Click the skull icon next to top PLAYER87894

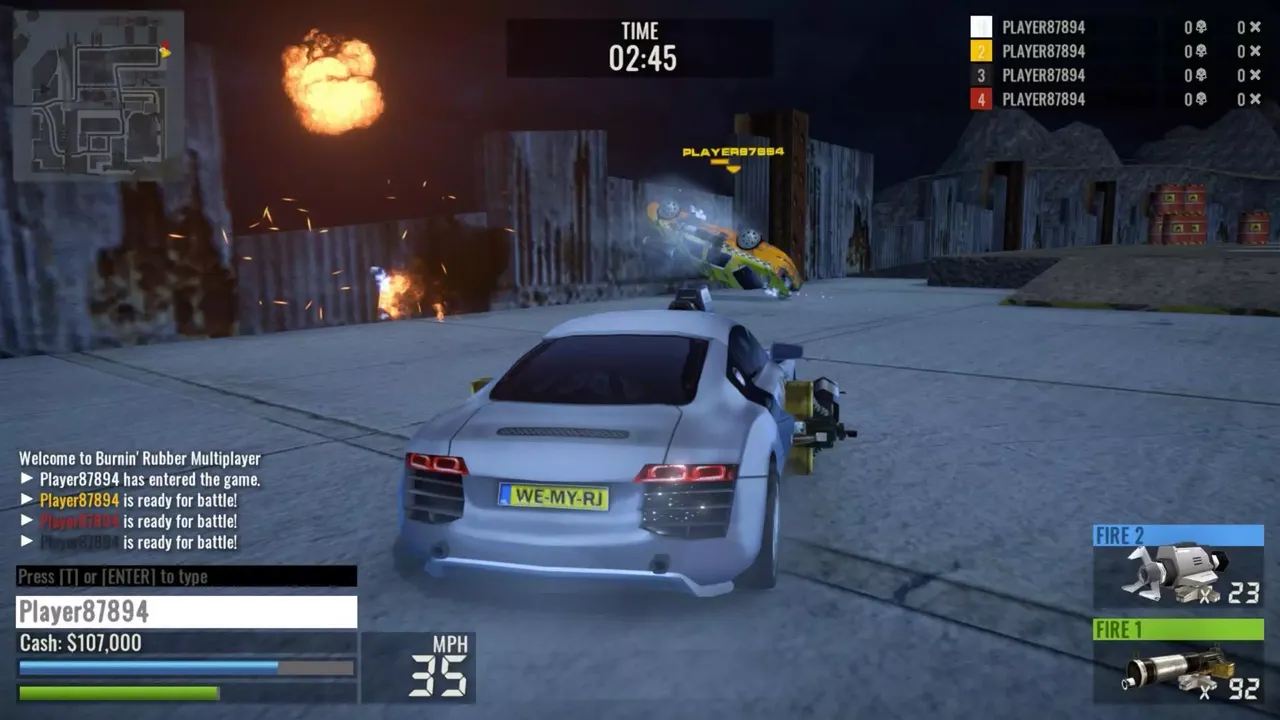(1200, 27)
